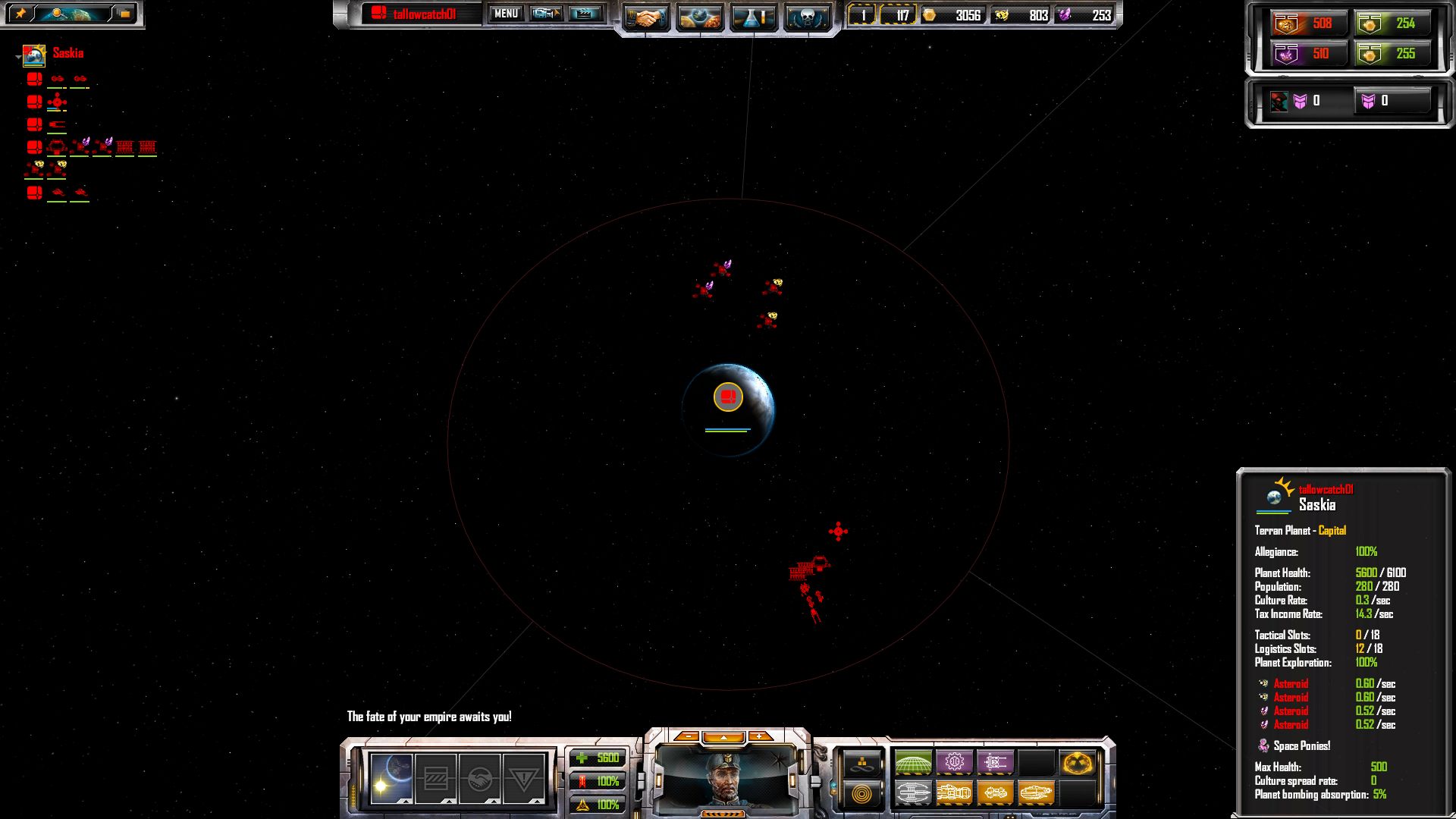Expand the structures tab arrow
This screenshot has height=819, width=1456.
[447, 802]
